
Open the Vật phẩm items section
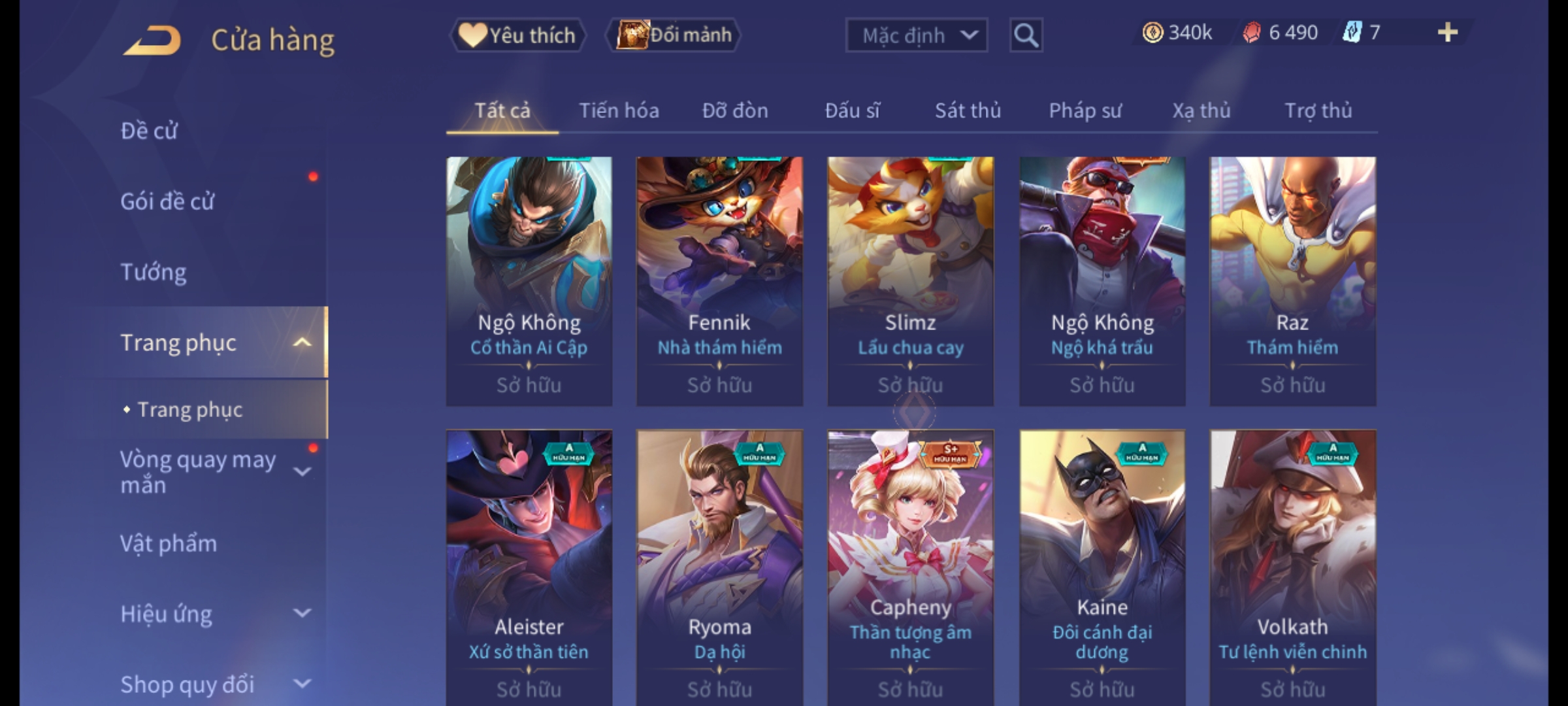click(x=169, y=544)
